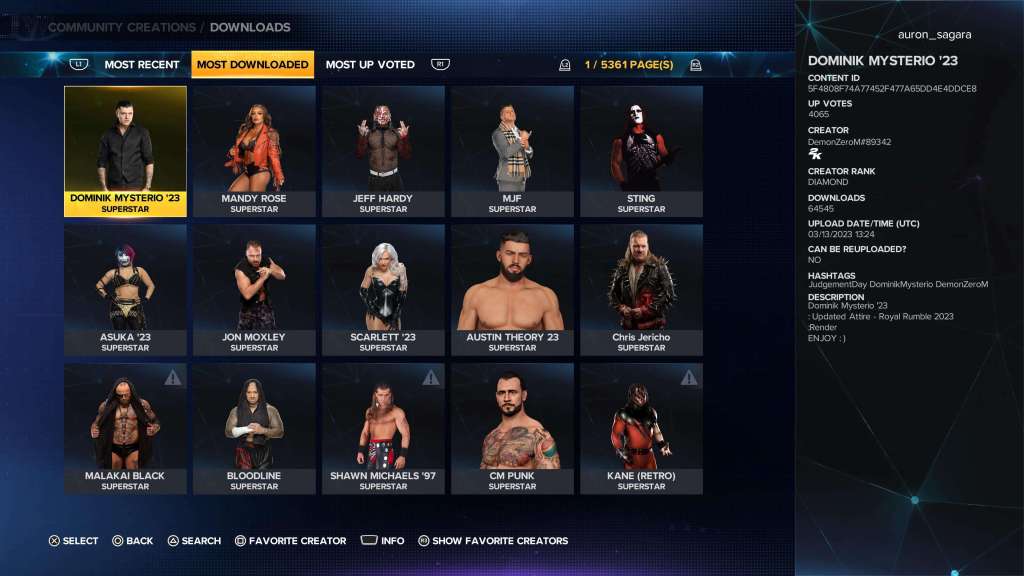
Task: Choose the Asuka '23 creation
Action: pos(125,289)
